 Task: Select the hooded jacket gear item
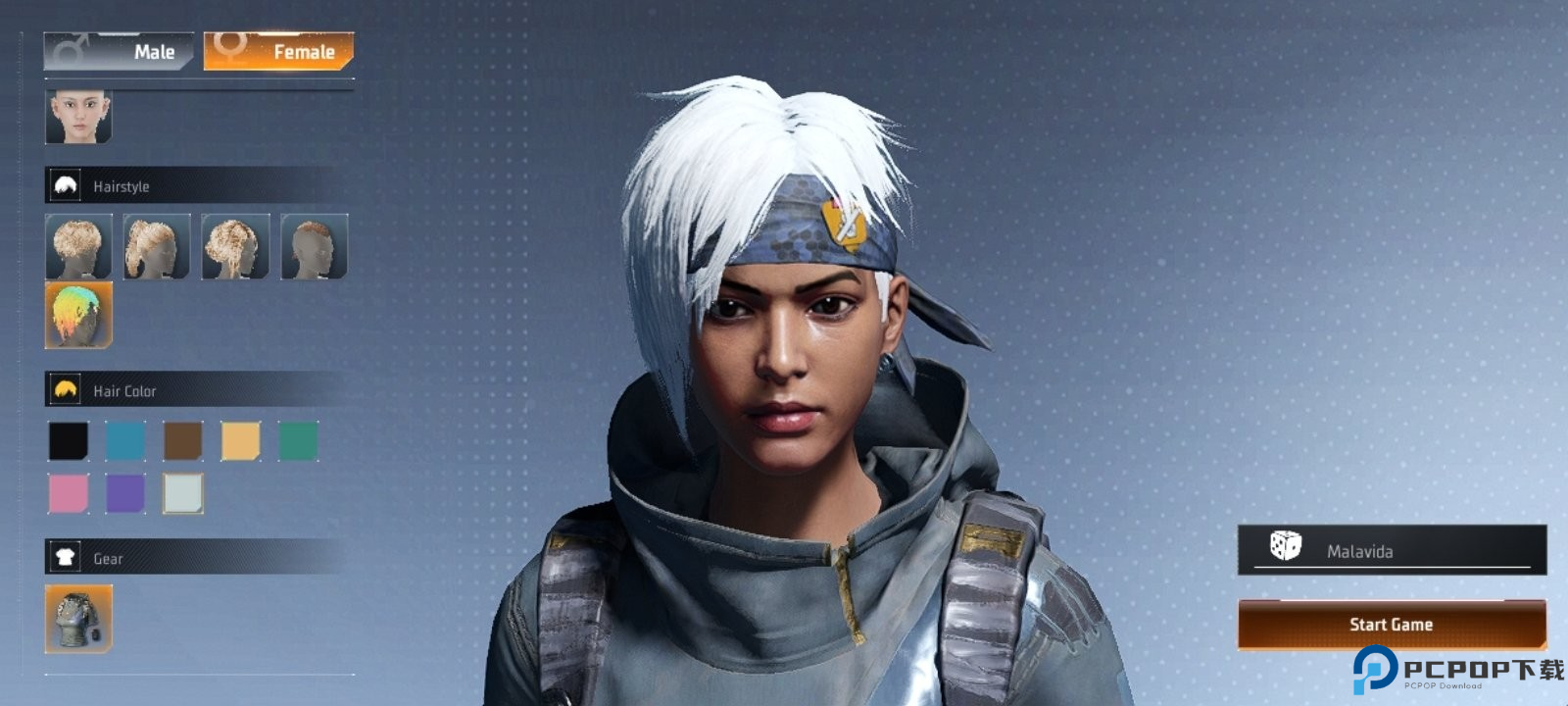[78, 619]
